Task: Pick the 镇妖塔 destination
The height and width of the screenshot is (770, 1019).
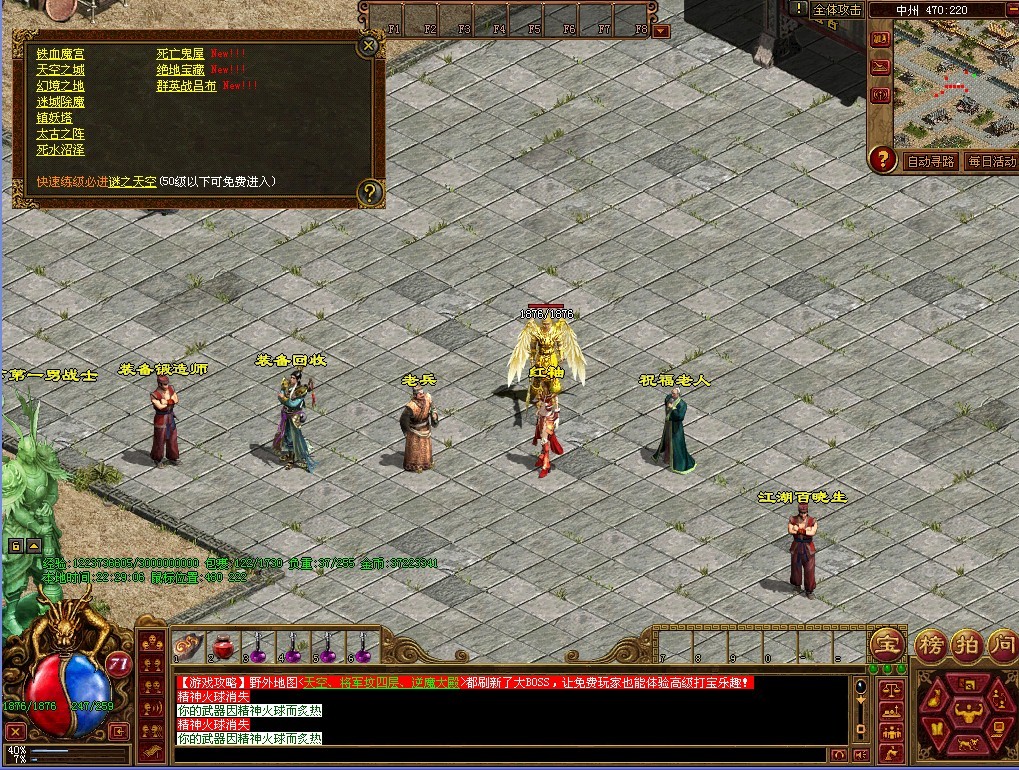Action: [x=54, y=118]
